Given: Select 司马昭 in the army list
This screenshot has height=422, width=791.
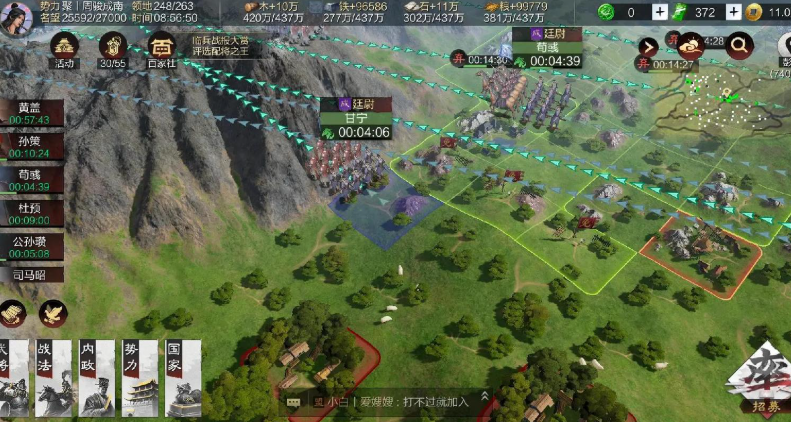Looking at the screenshot, I should 30,272.
